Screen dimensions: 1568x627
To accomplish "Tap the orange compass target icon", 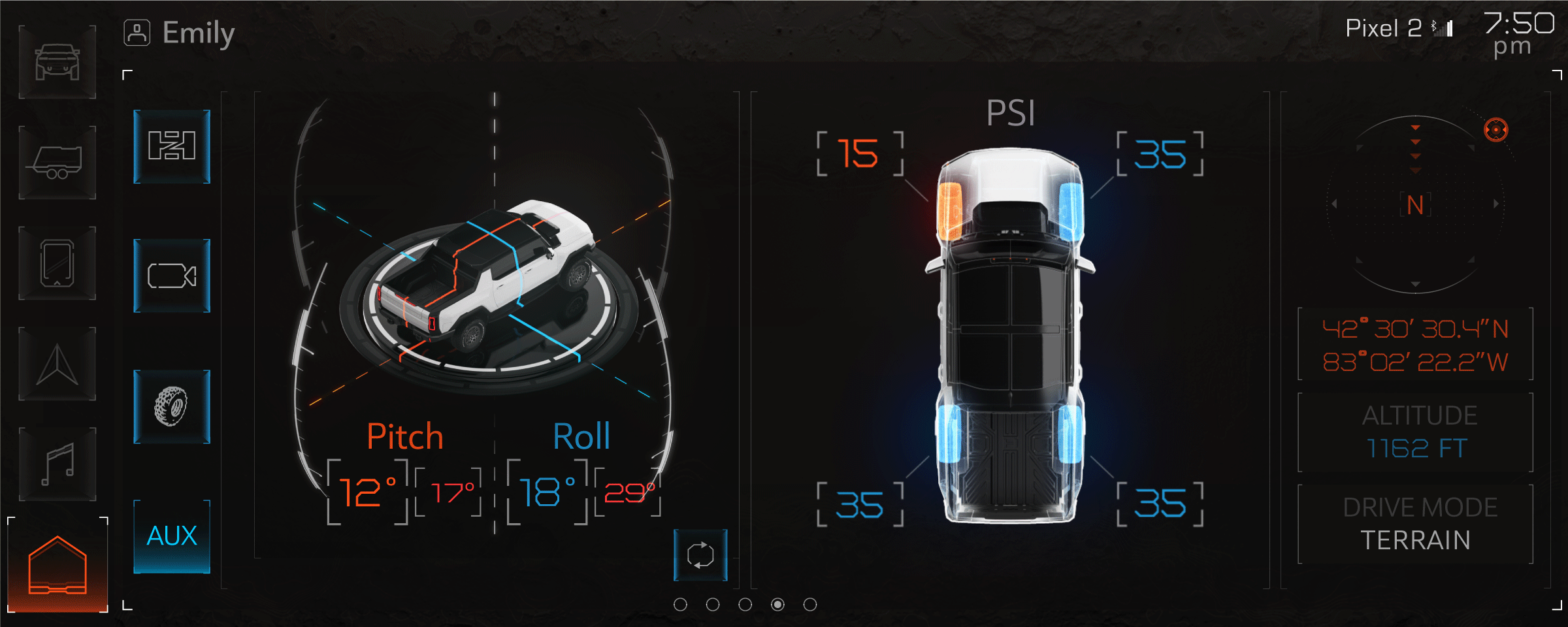I will tap(1495, 130).
